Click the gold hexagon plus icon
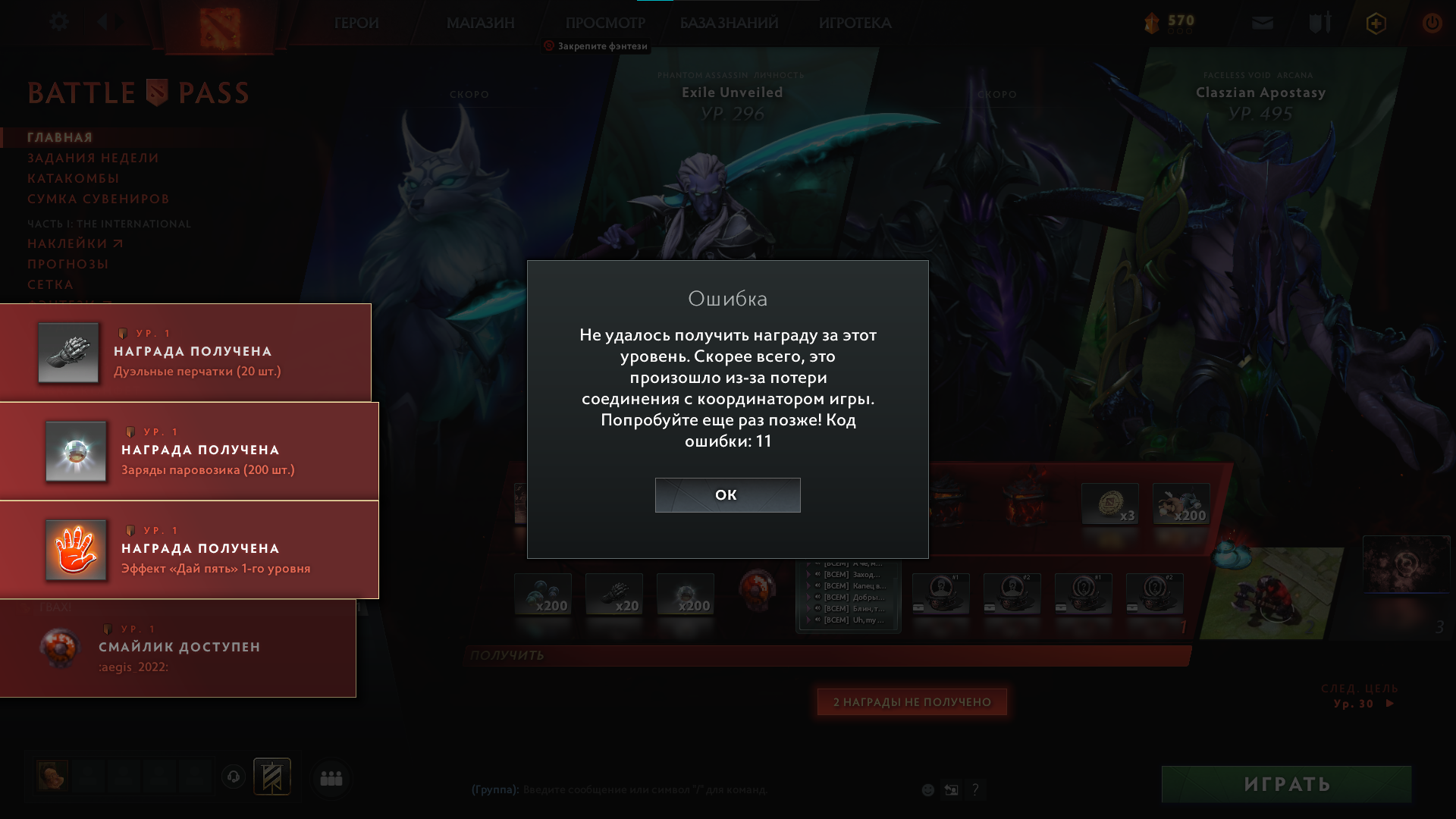The image size is (1456, 819). pyautogui.click(x=1375, y=23)
